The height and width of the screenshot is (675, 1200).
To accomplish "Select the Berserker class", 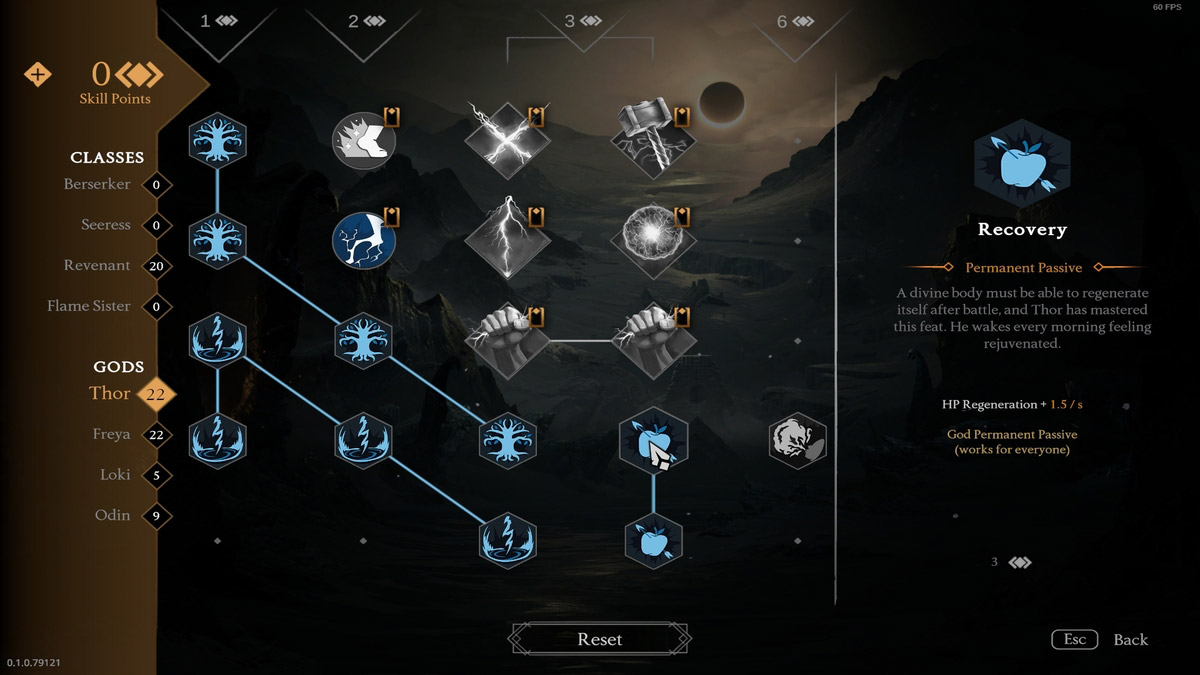I will pyautogui.click(x=97, y=185).
